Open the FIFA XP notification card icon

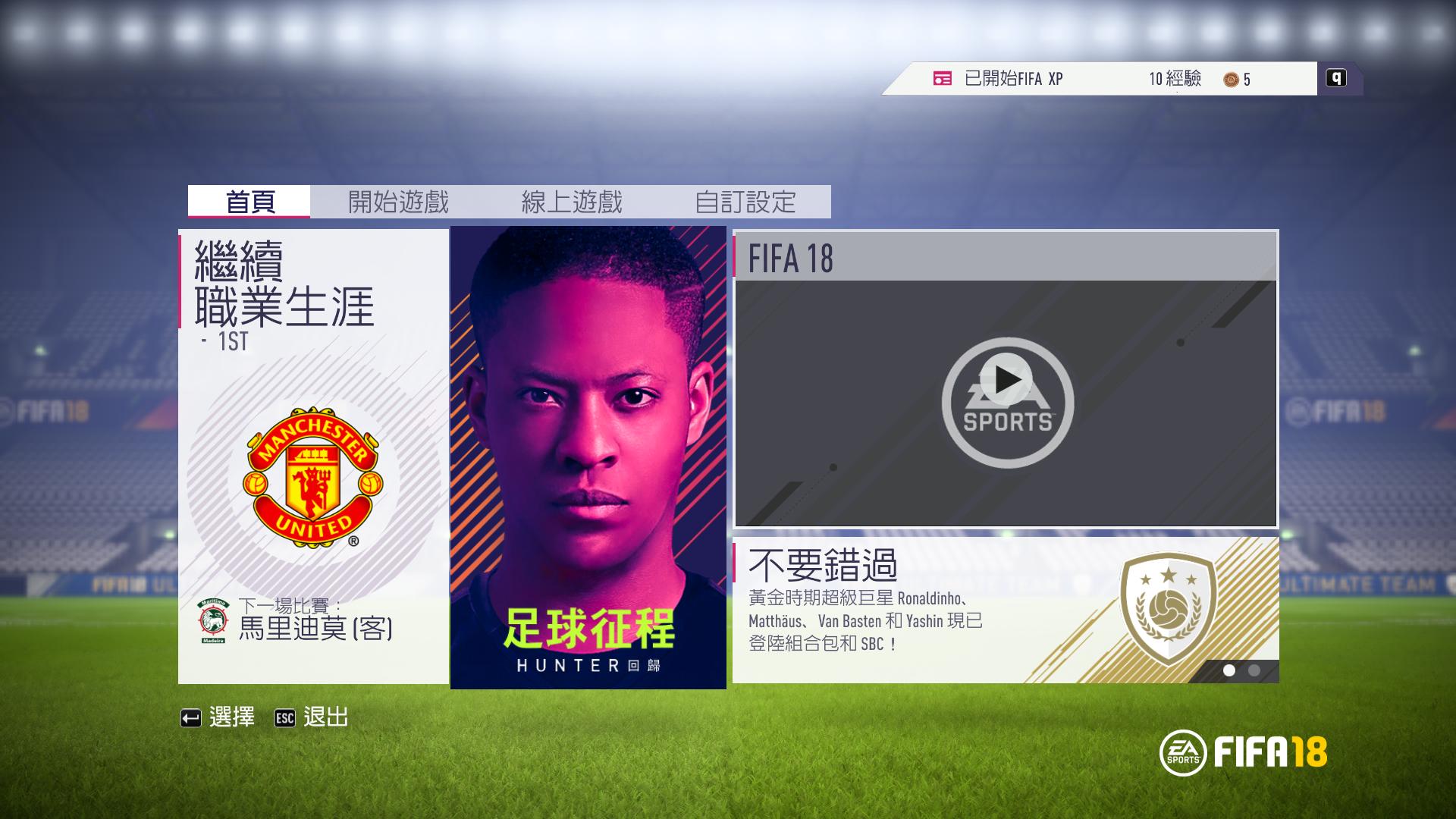click(942, 77)
